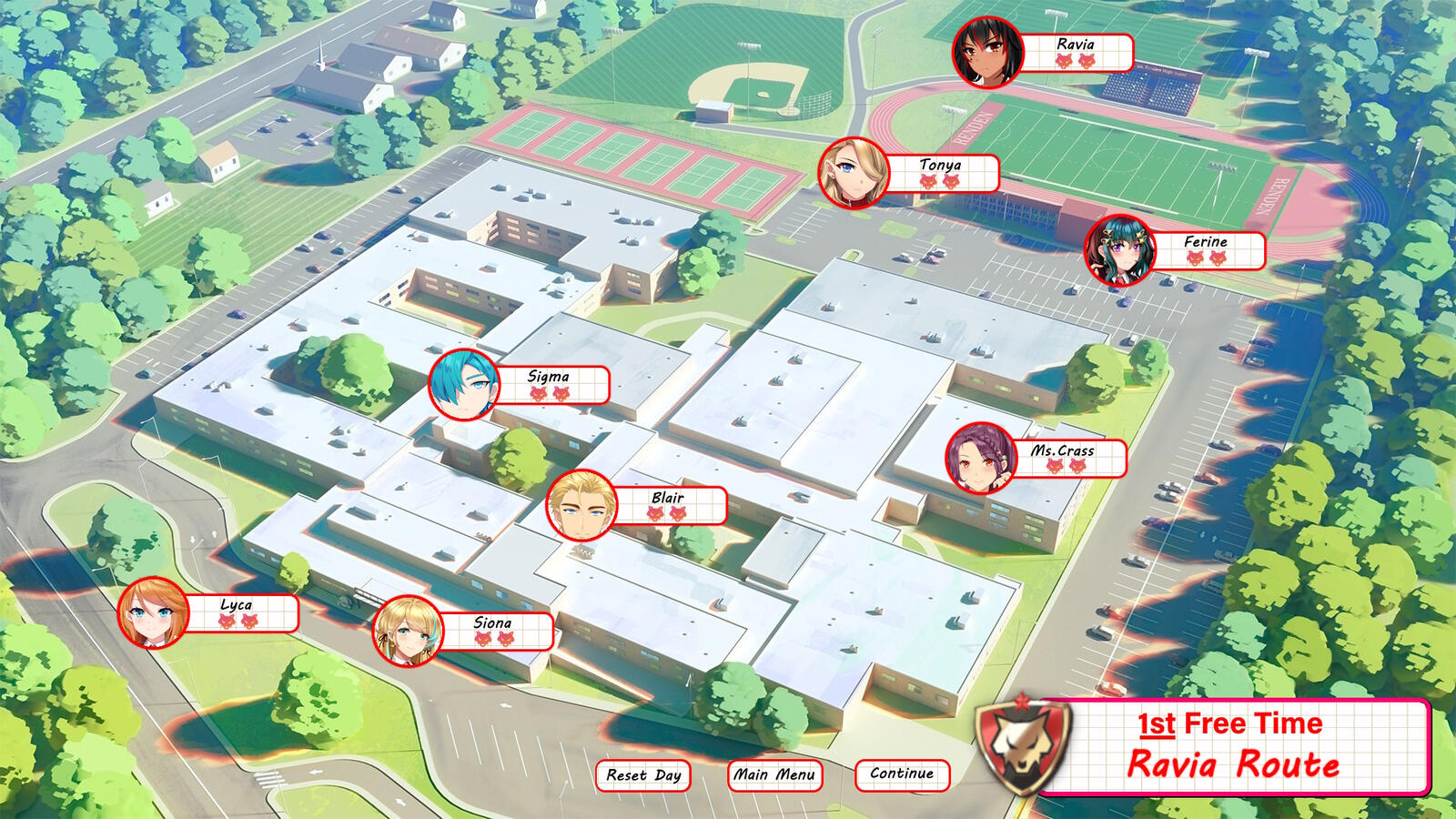Screen dimensions: 1456x819
Task: Select Sigma's character marker
Action: point(464,385)
